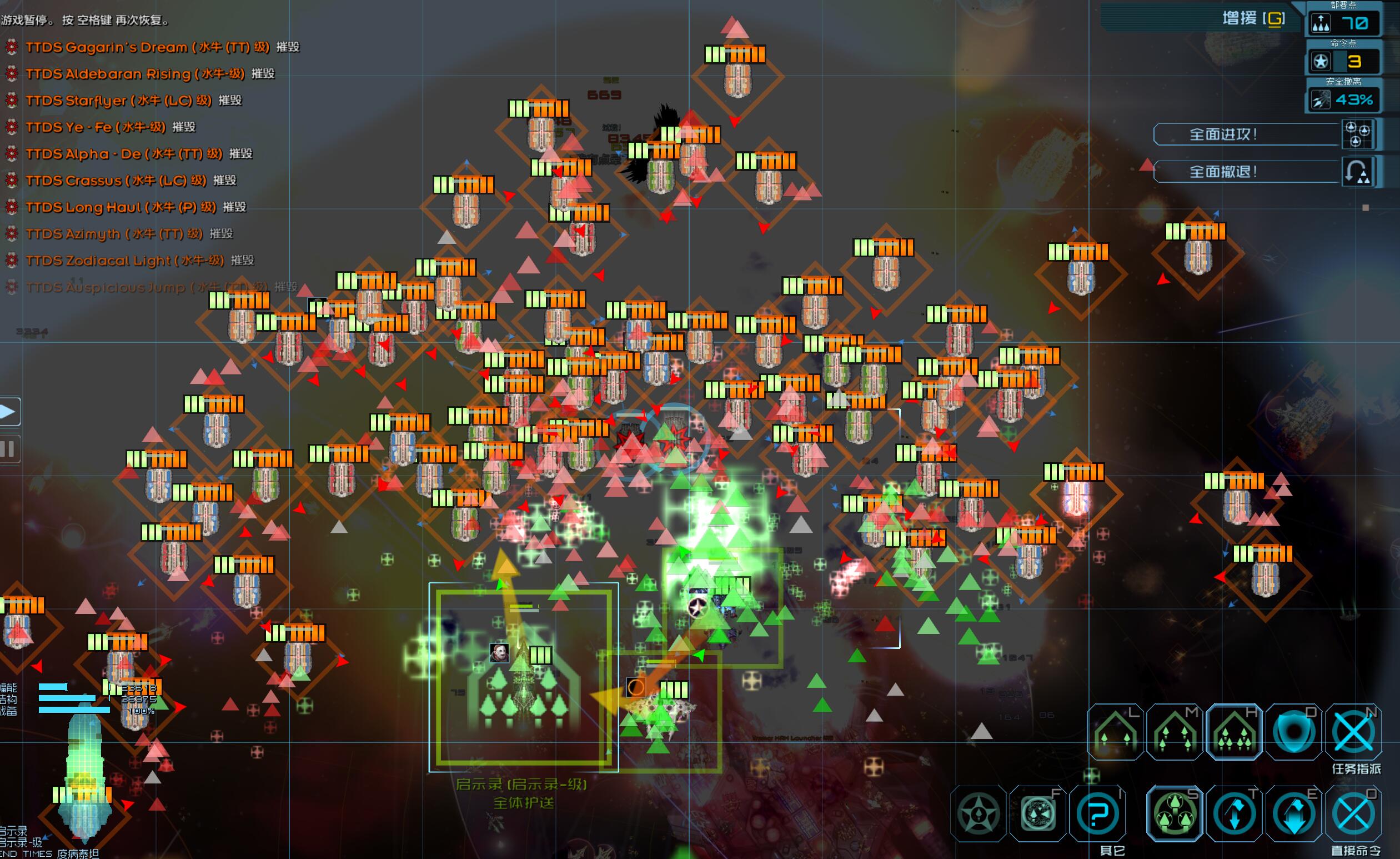
Task: Open the question mark info icon
Action: click(1098, 813)
